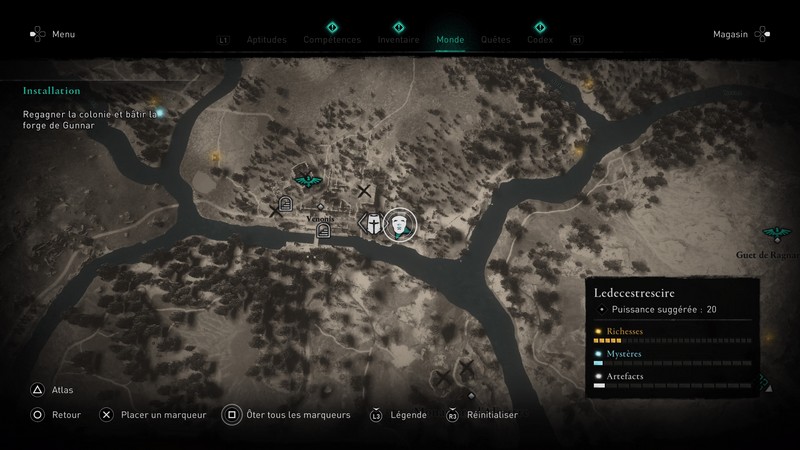Select the Monde tab
The image size is (800, 450).
coord(450,40)
